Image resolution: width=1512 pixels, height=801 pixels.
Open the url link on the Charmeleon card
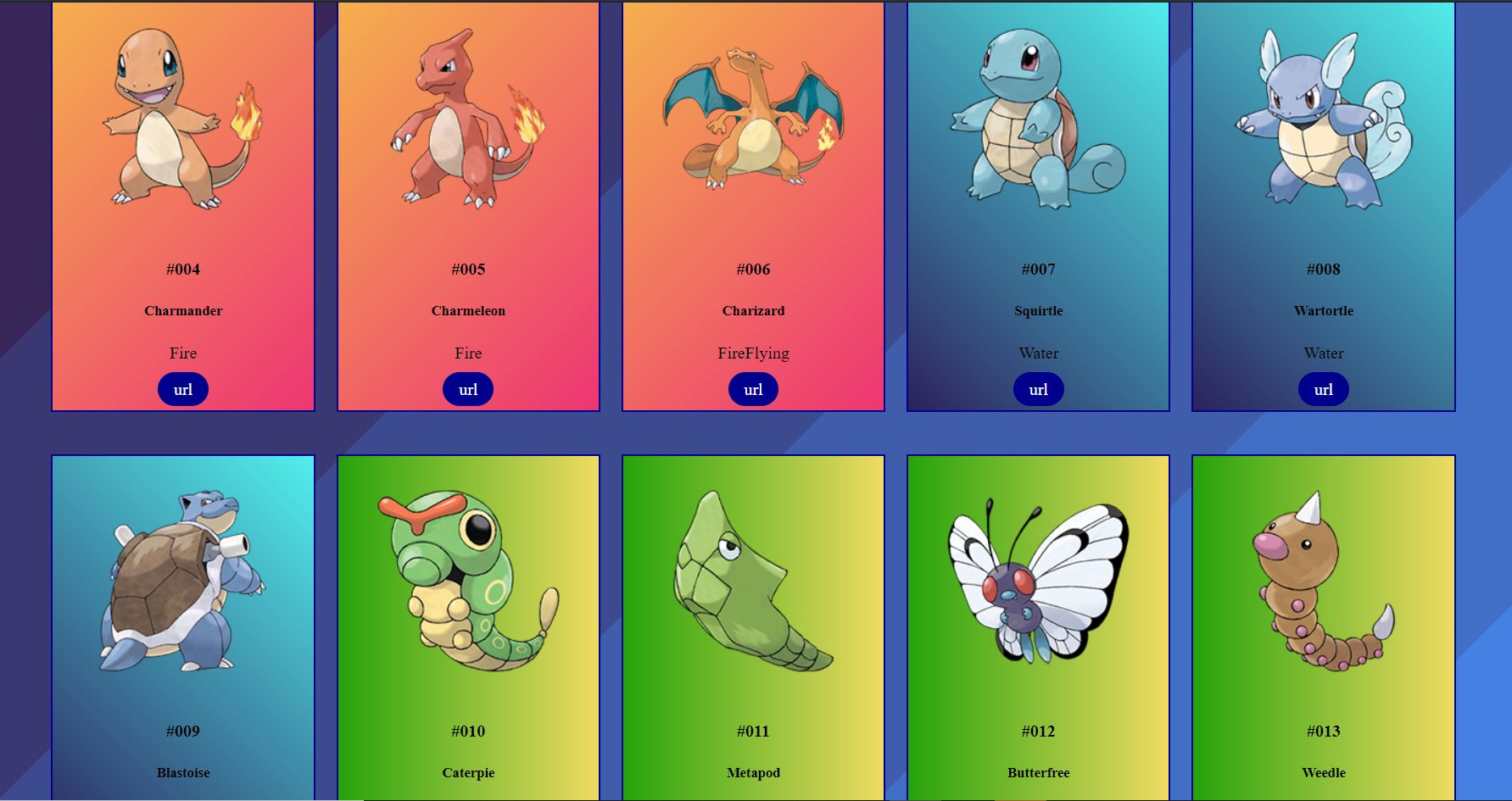pos(467,389)
